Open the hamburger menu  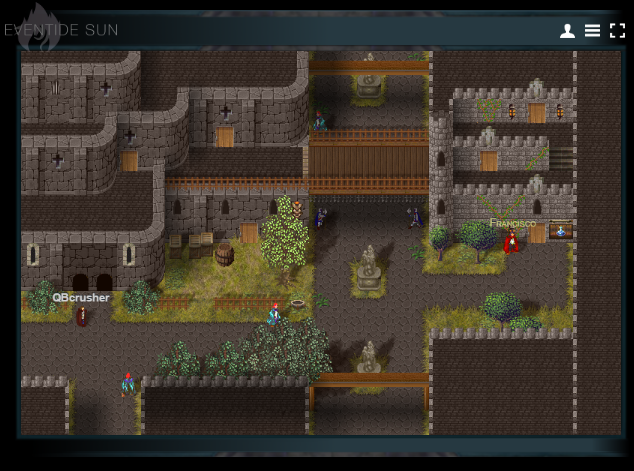592,31
